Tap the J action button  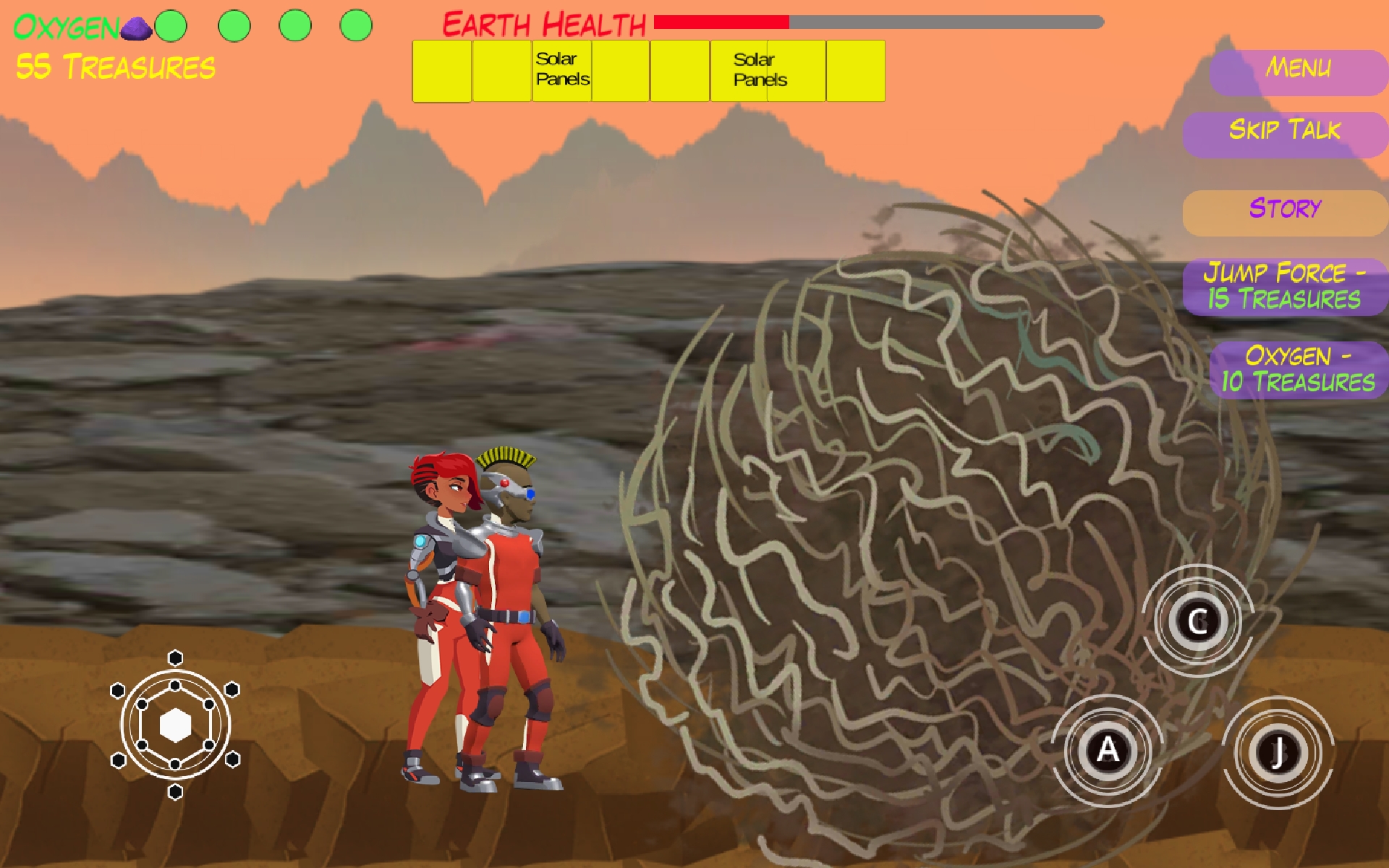[x=1278, y=753]
